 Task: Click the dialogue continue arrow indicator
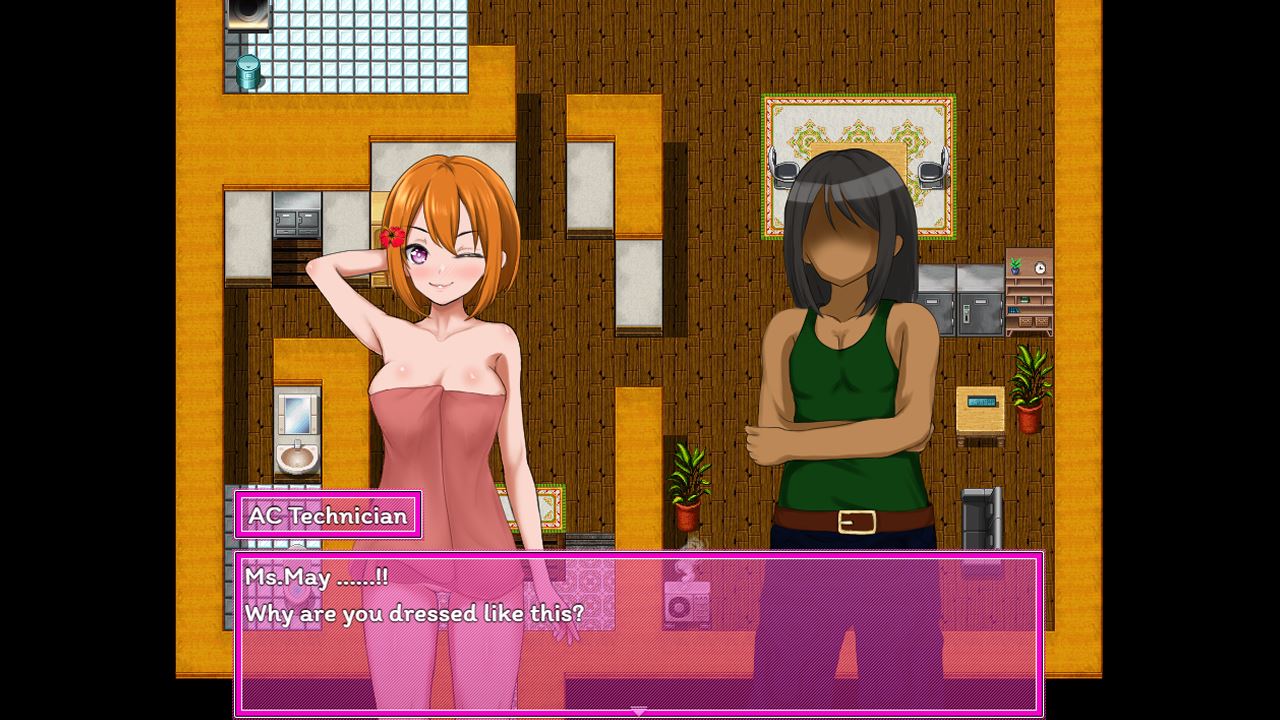pos(639,711)
